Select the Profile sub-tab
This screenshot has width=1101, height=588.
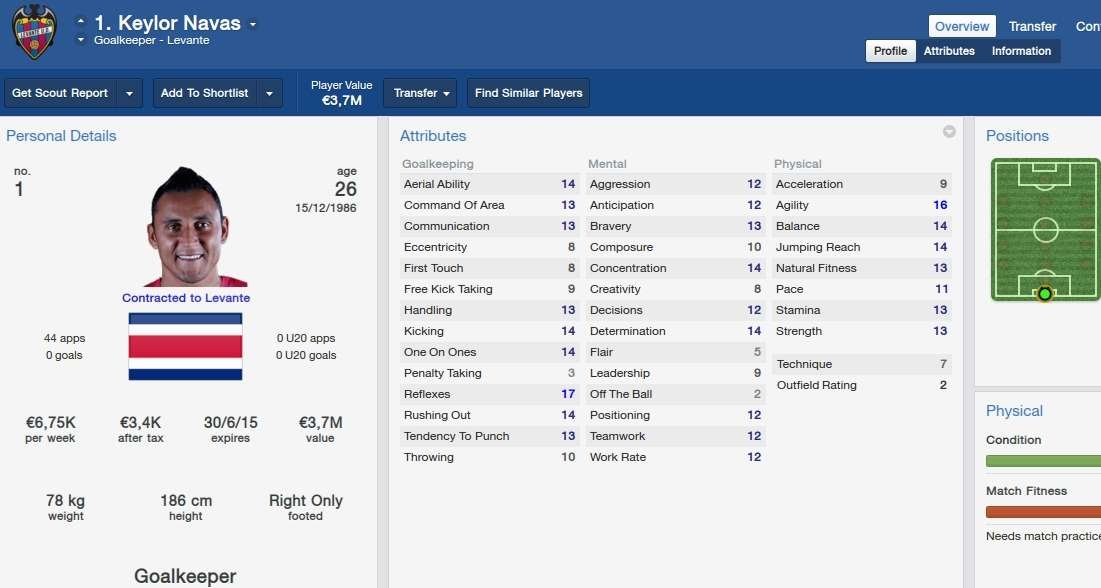click(x=890, y=51)
